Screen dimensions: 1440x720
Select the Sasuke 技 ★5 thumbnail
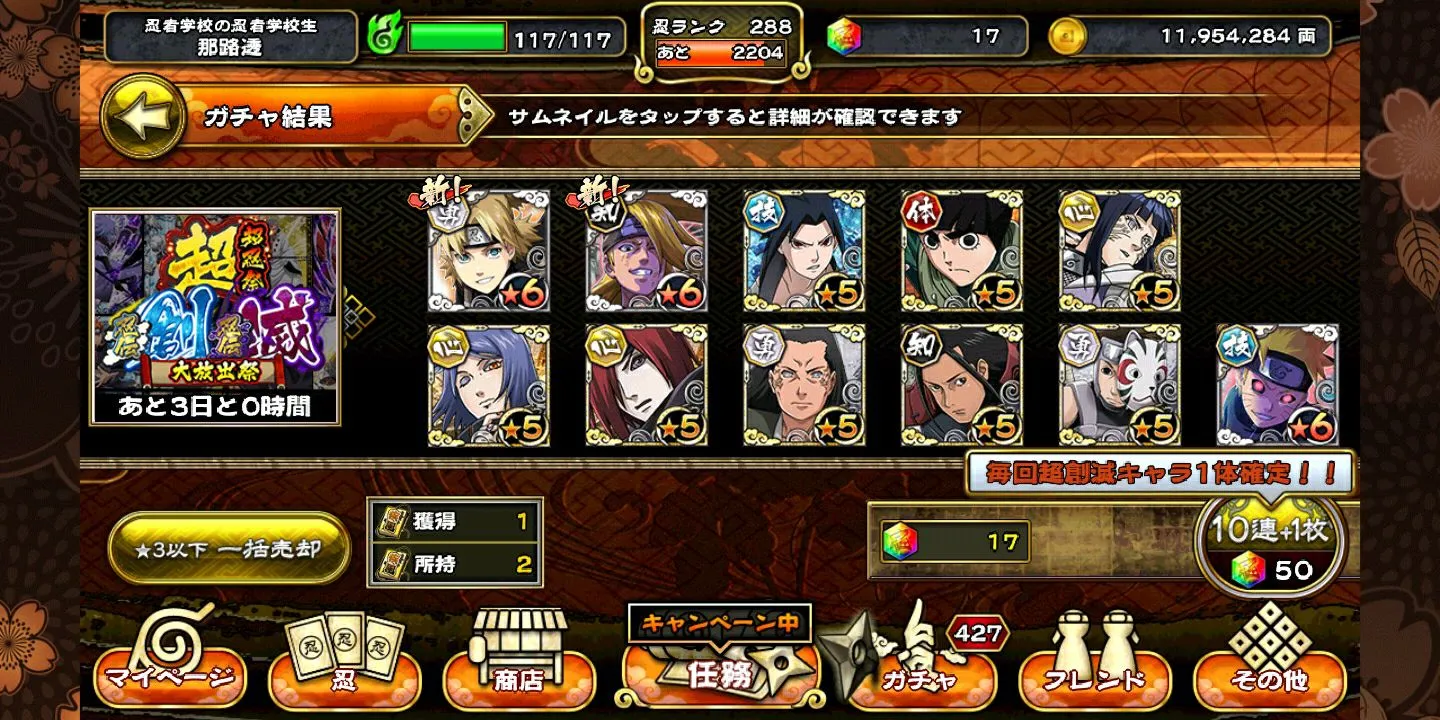tap(804, 251)
